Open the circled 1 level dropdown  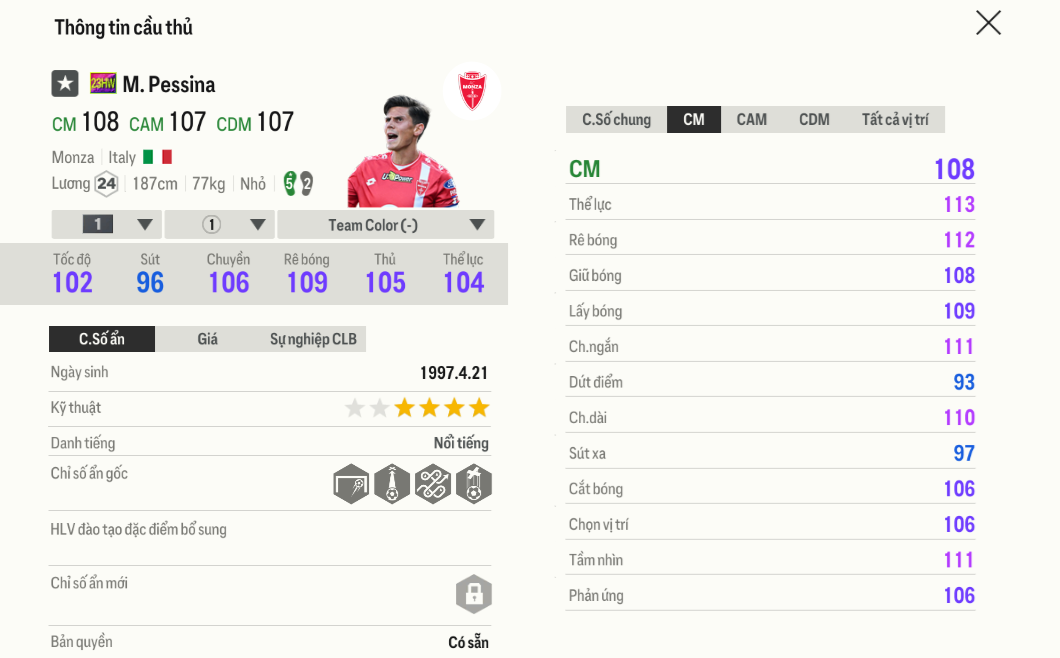[220, 225]
